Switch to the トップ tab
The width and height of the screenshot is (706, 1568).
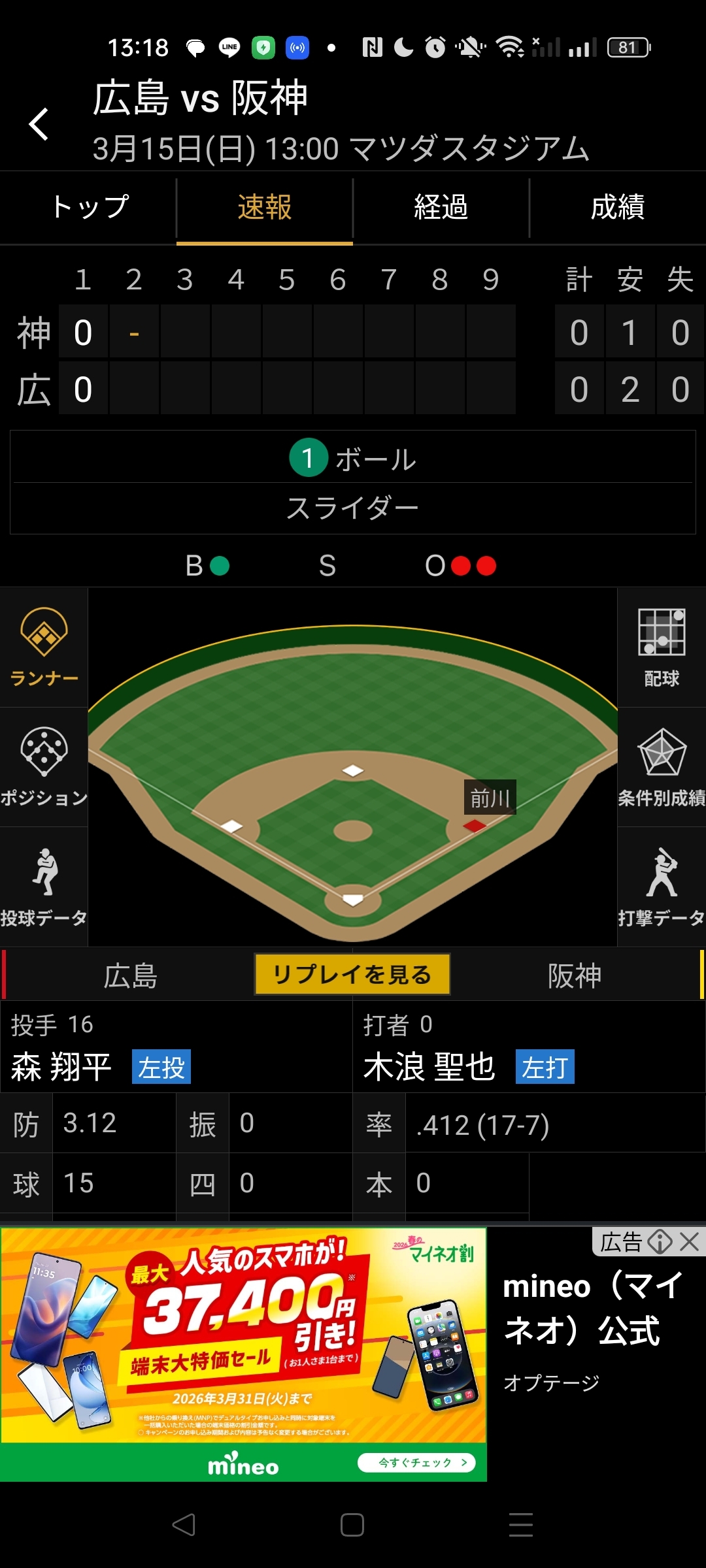pyautogui.click(x=89, y=208)
